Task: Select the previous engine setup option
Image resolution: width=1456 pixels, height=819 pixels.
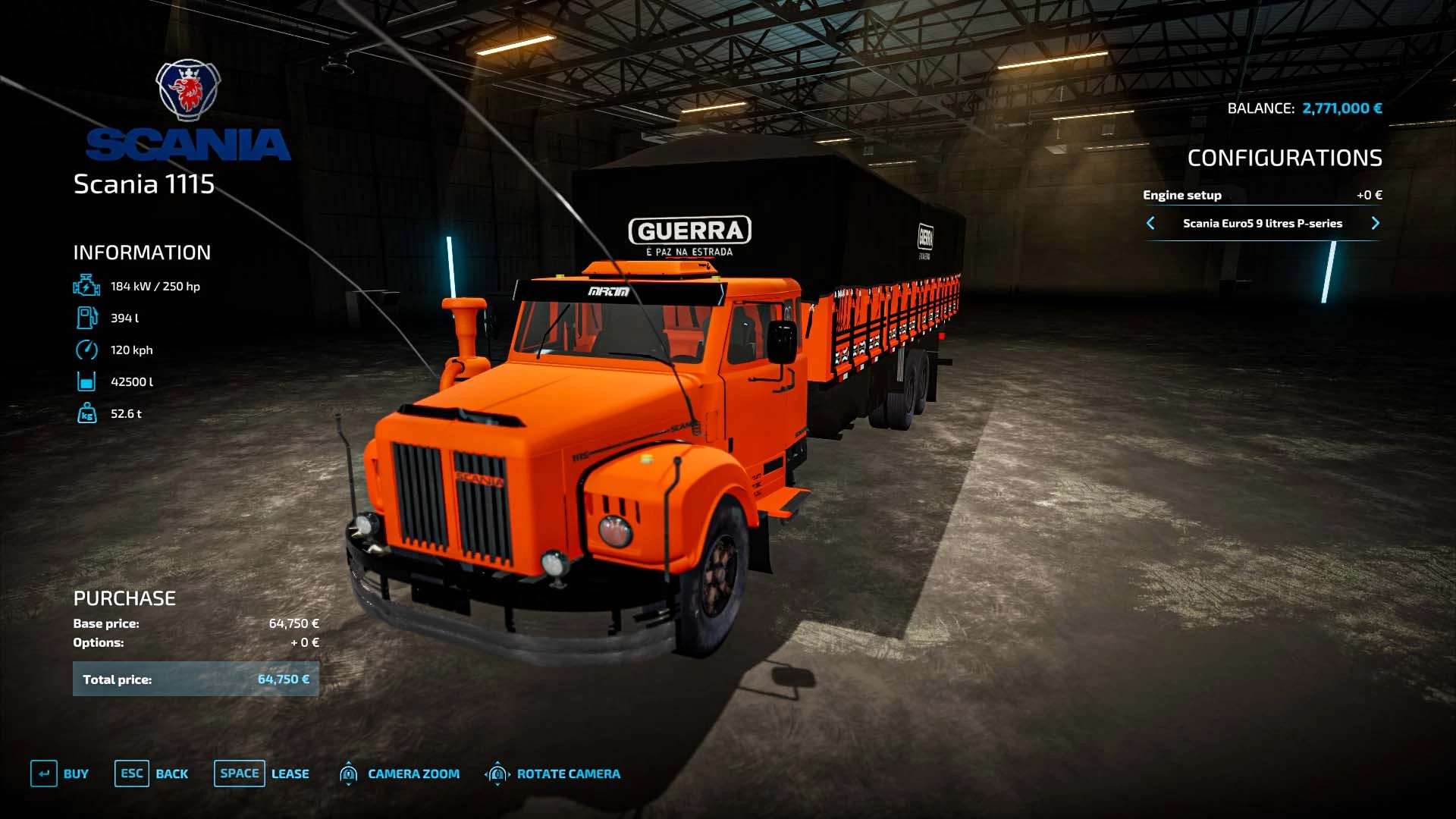Action: (x=1150, y=223)
